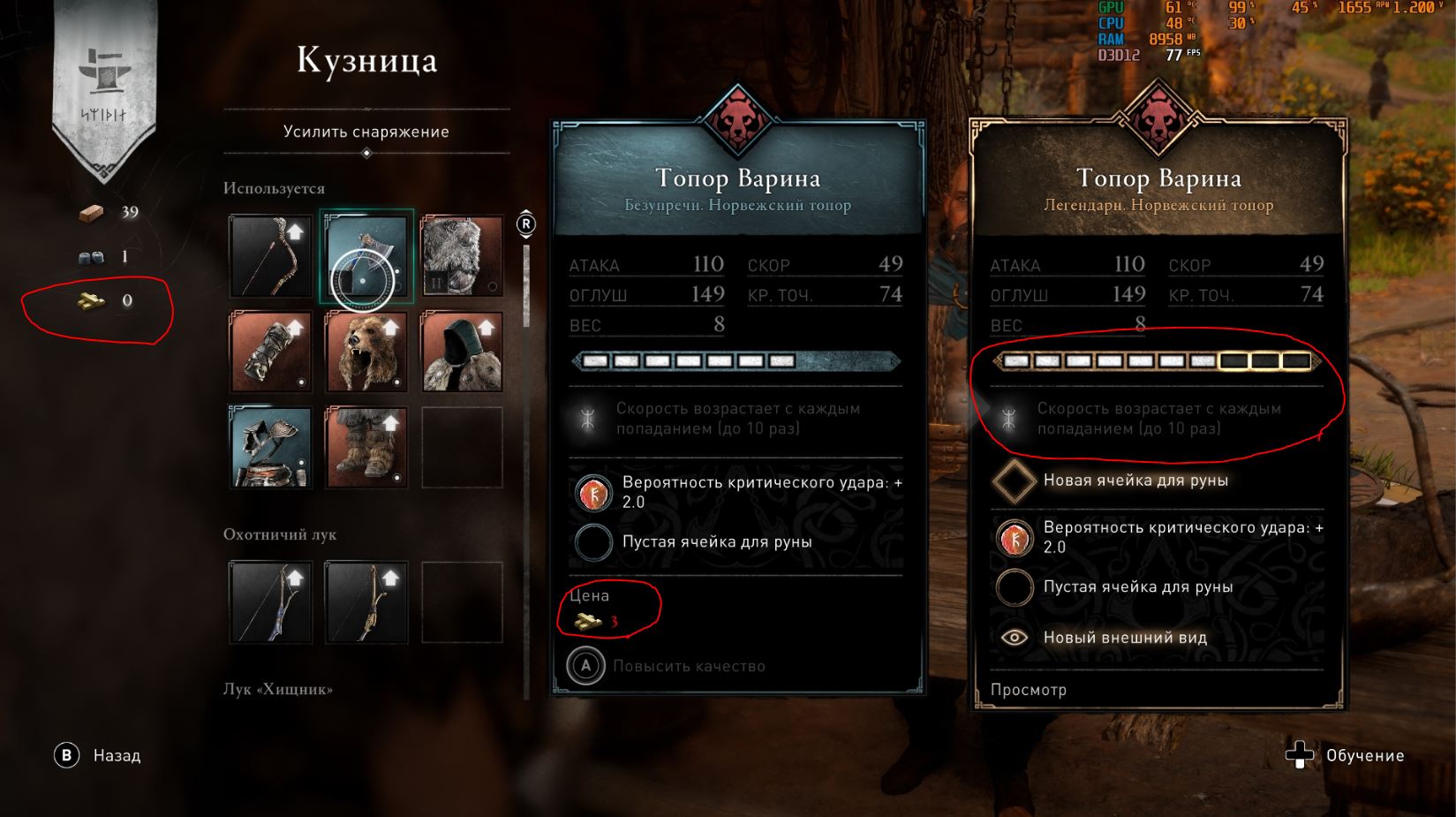Choose the fur shield slot

click(462, 256)
